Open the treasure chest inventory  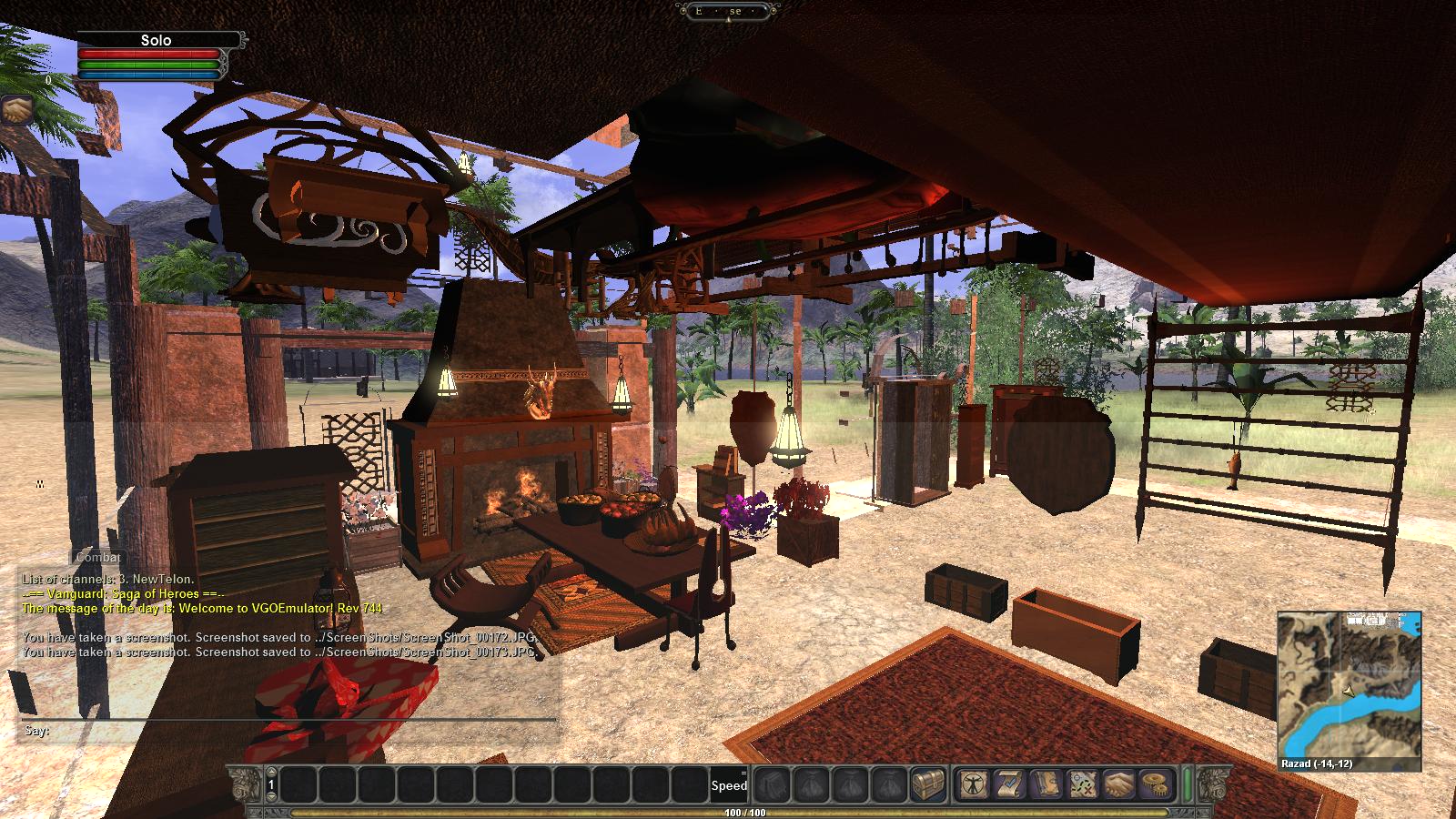point(928,784)
